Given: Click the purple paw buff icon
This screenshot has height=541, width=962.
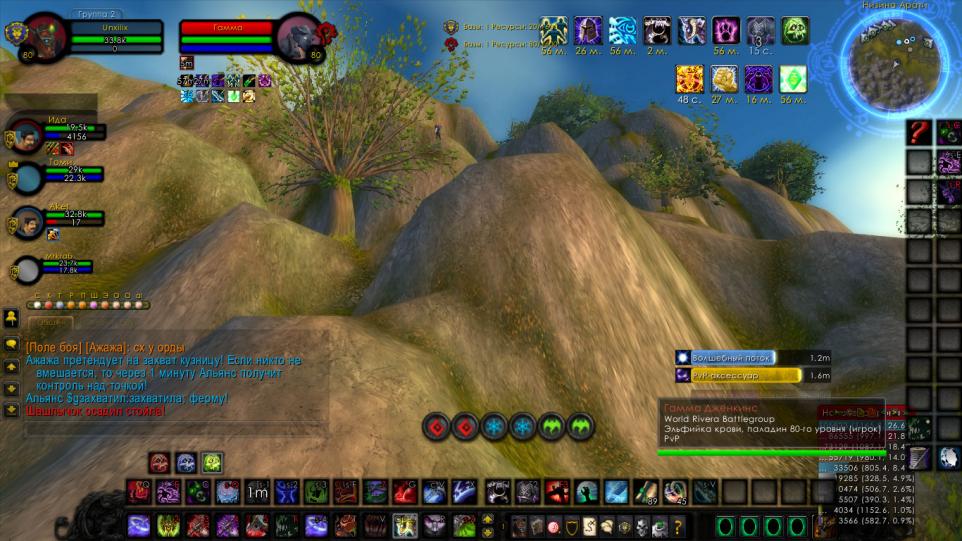Looking at the screenshot, I should pos(725,31).
